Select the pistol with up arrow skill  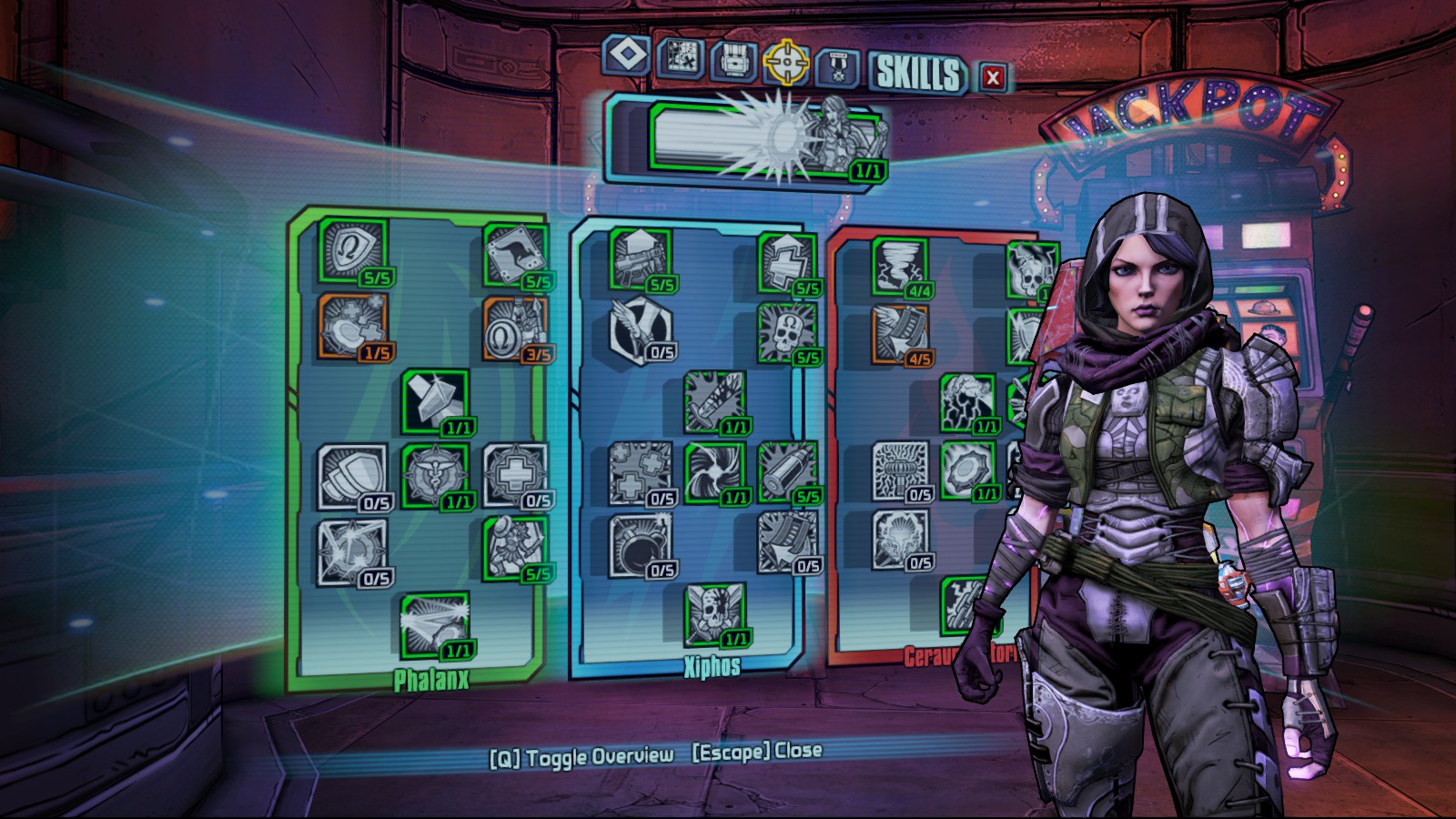coord(641,259)
